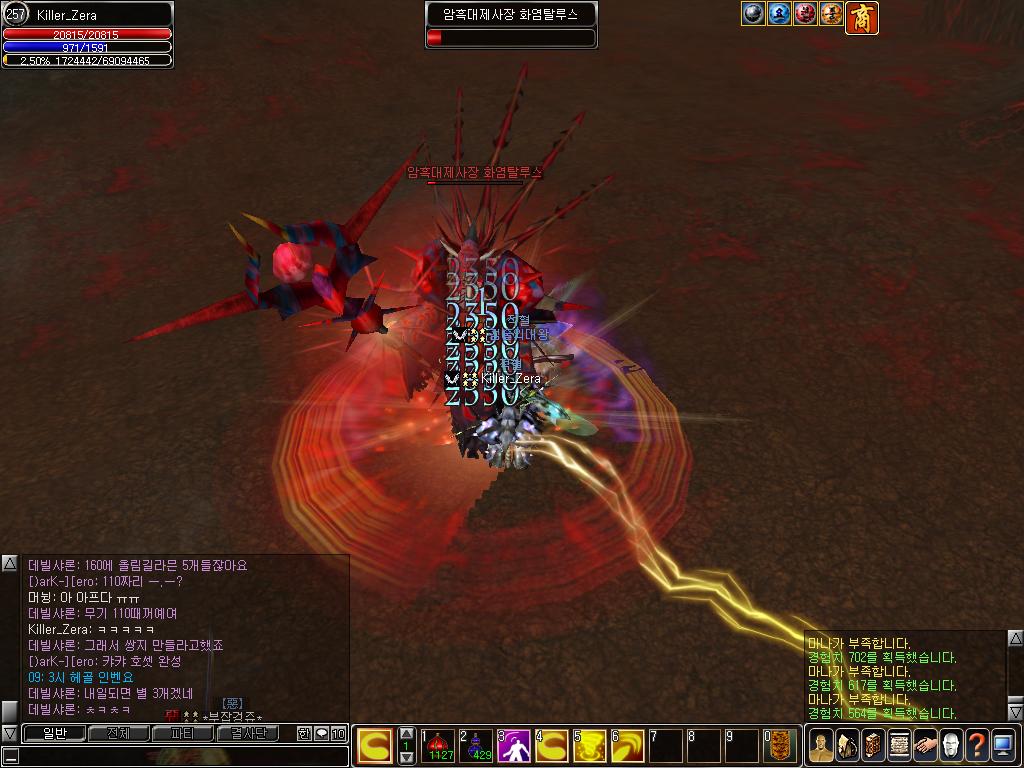This screenshot has width=1024, height=768.
Task: Switch to the 일반 chat tab
Action: click(54, 733)
